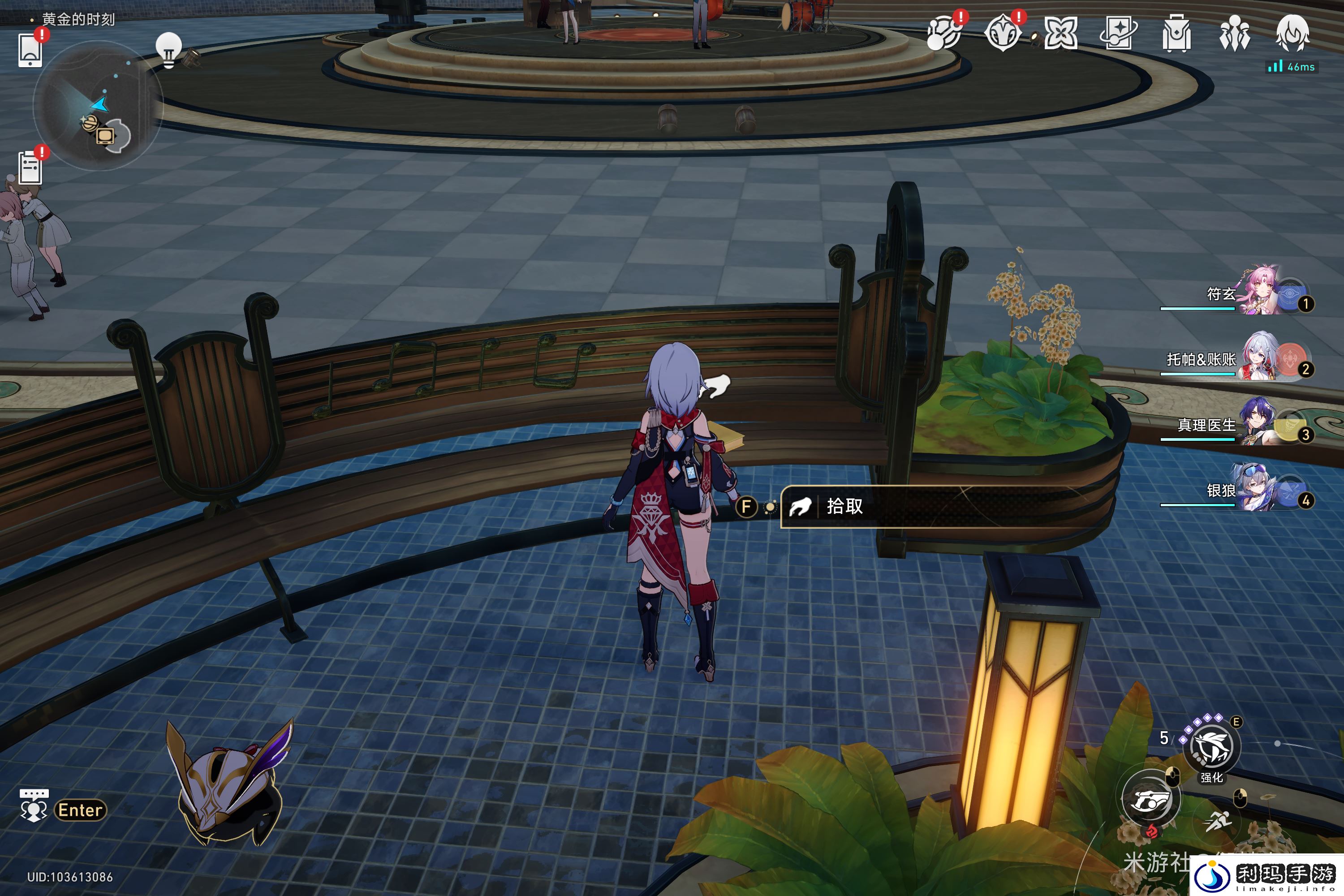Open the four-petal flower icon
This screenshot has width=1344, height=896.
[1060, 33]
